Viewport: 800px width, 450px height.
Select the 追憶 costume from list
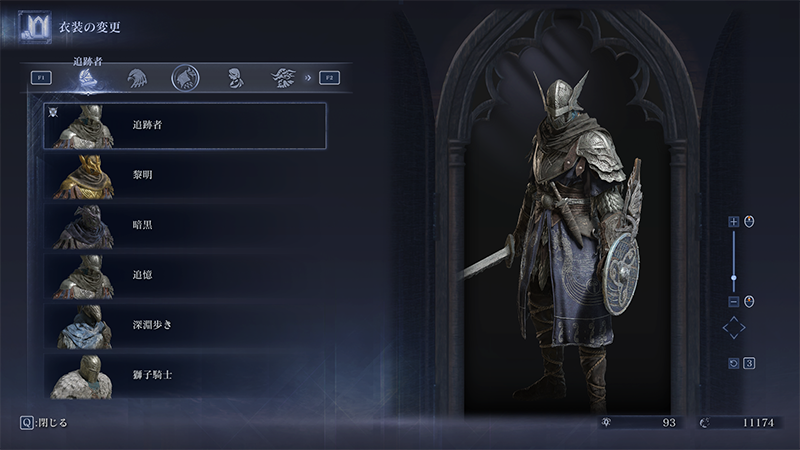tap(185, 274)
